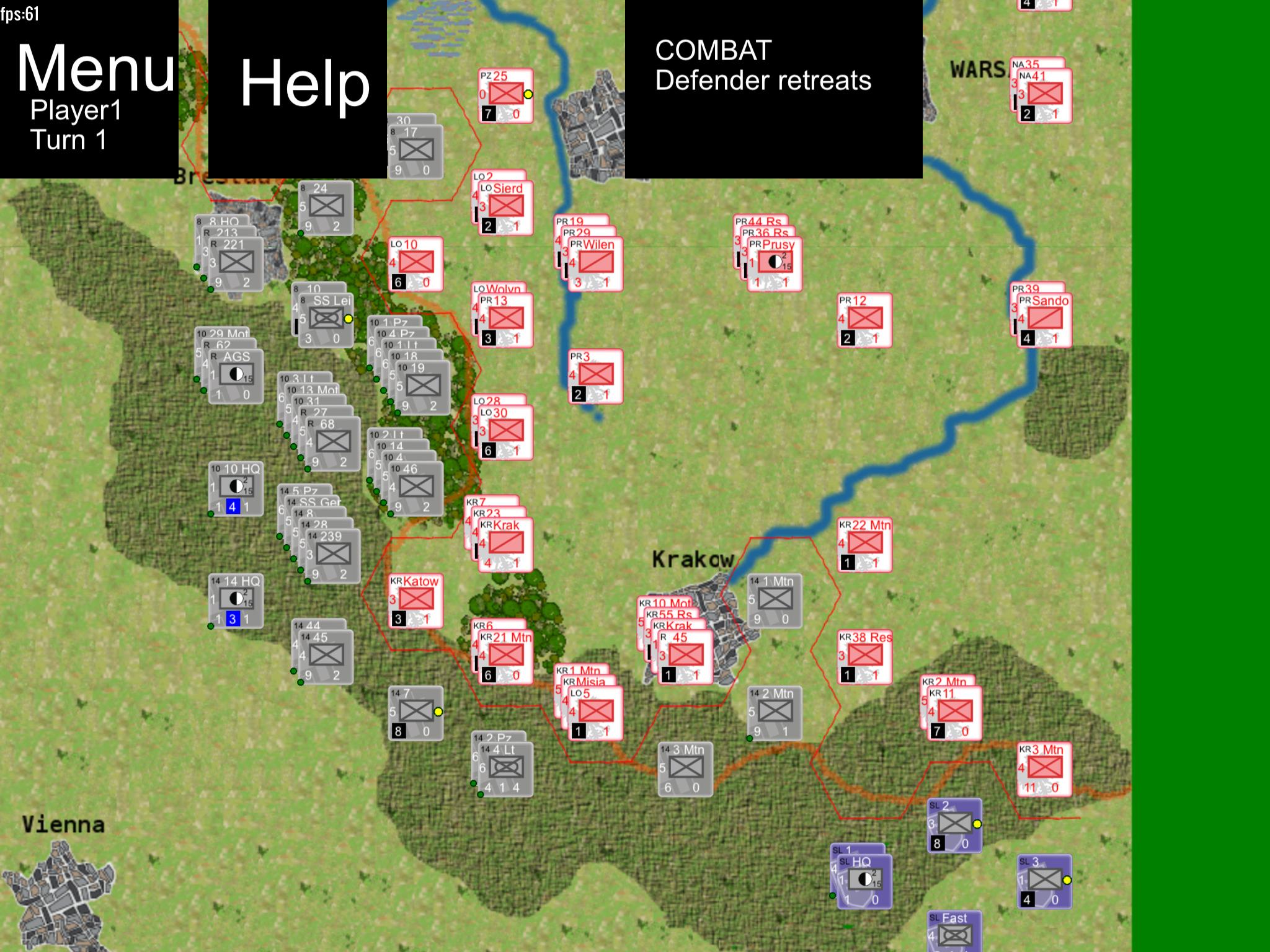The width and height of the screenshot is (1270, 952).
Task: Toggle the yellow marker on SL 2 unit
Action: coord(978,824)
